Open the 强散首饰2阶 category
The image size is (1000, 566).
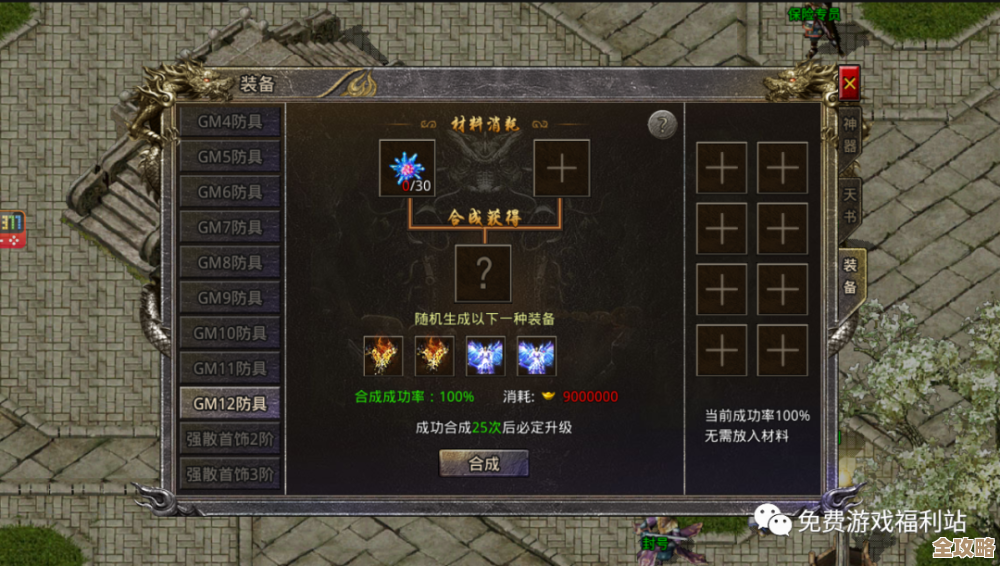coord(229,438)
